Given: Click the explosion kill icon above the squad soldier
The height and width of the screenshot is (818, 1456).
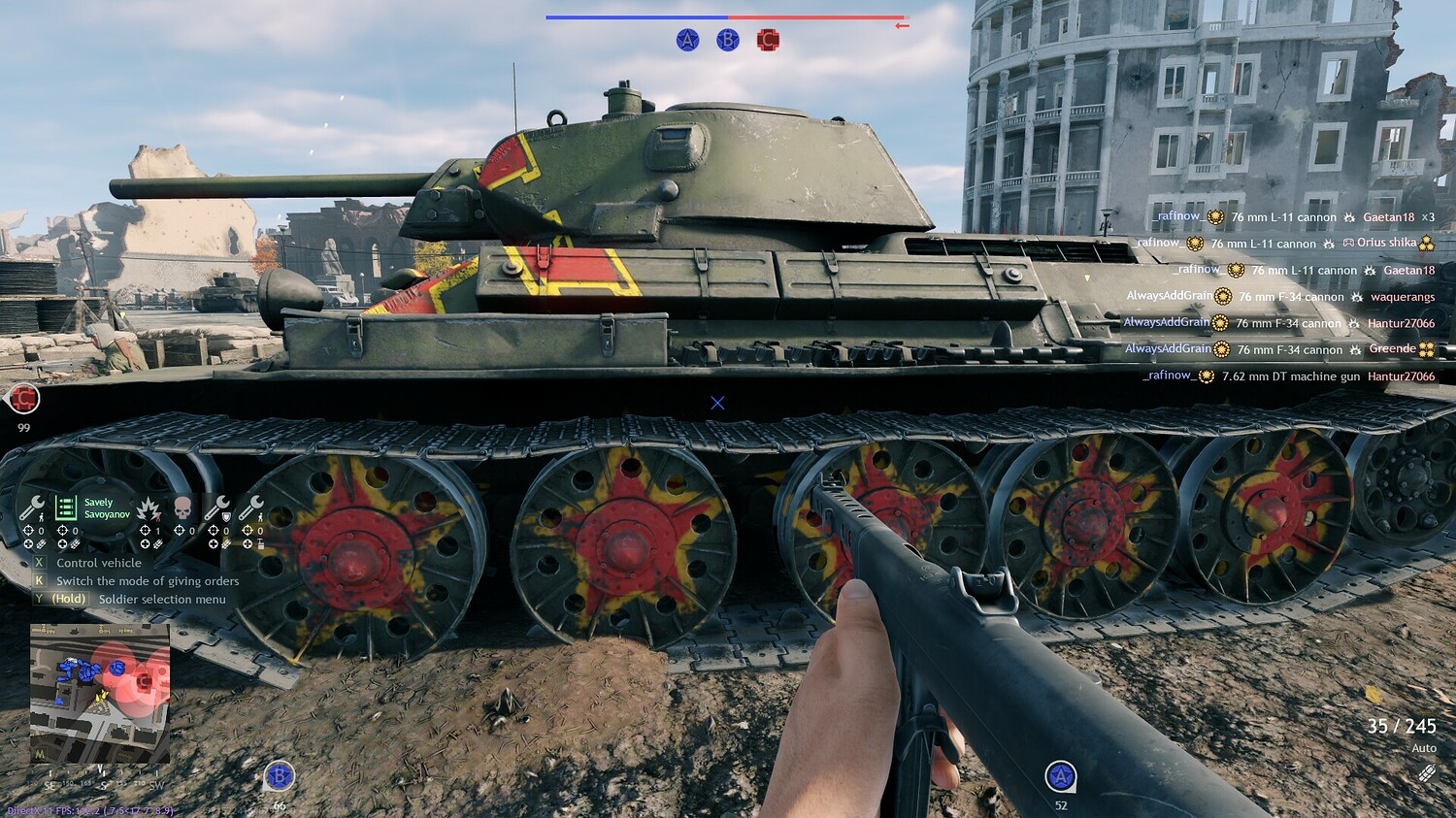Looking at the screenshot, I should (148, 507).
